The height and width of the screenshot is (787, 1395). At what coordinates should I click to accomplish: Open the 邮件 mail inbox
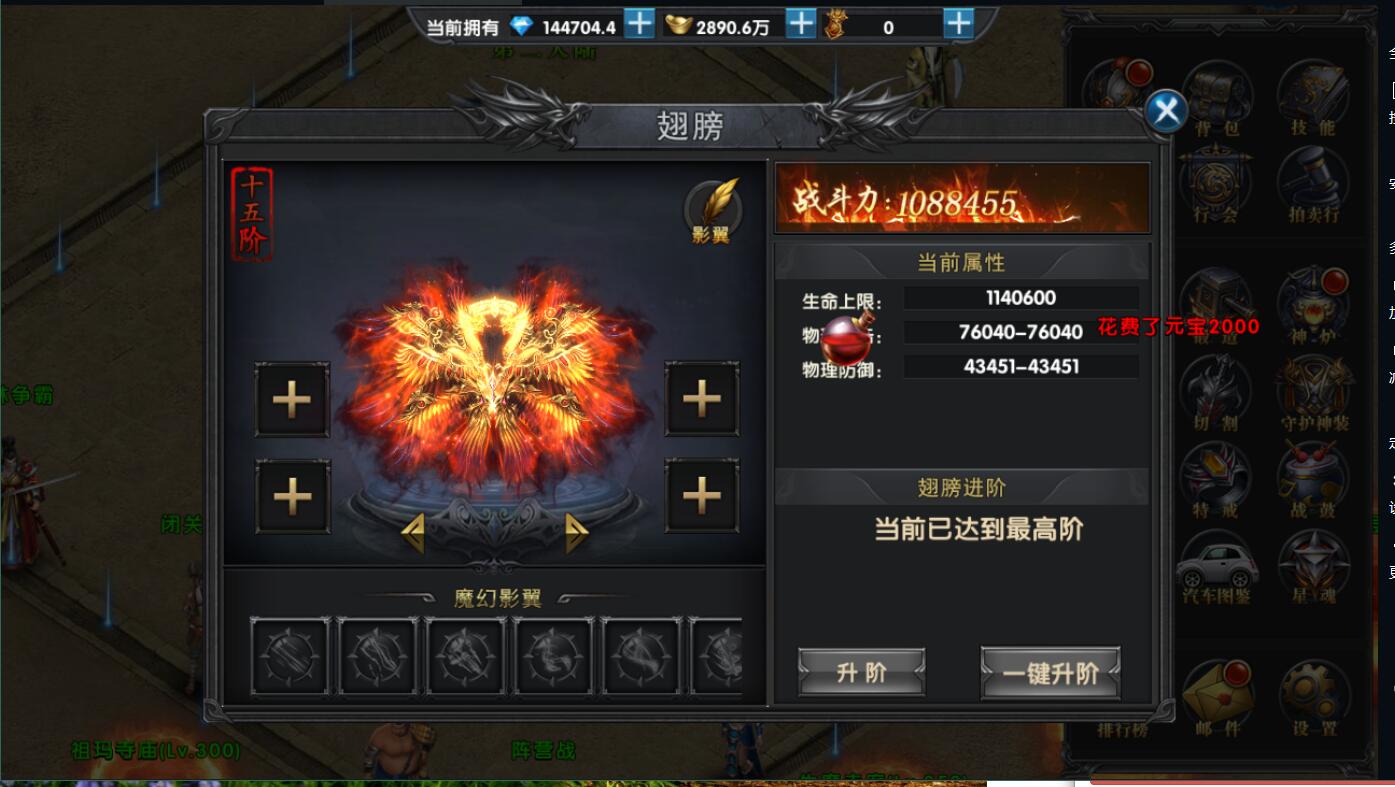1217,697
